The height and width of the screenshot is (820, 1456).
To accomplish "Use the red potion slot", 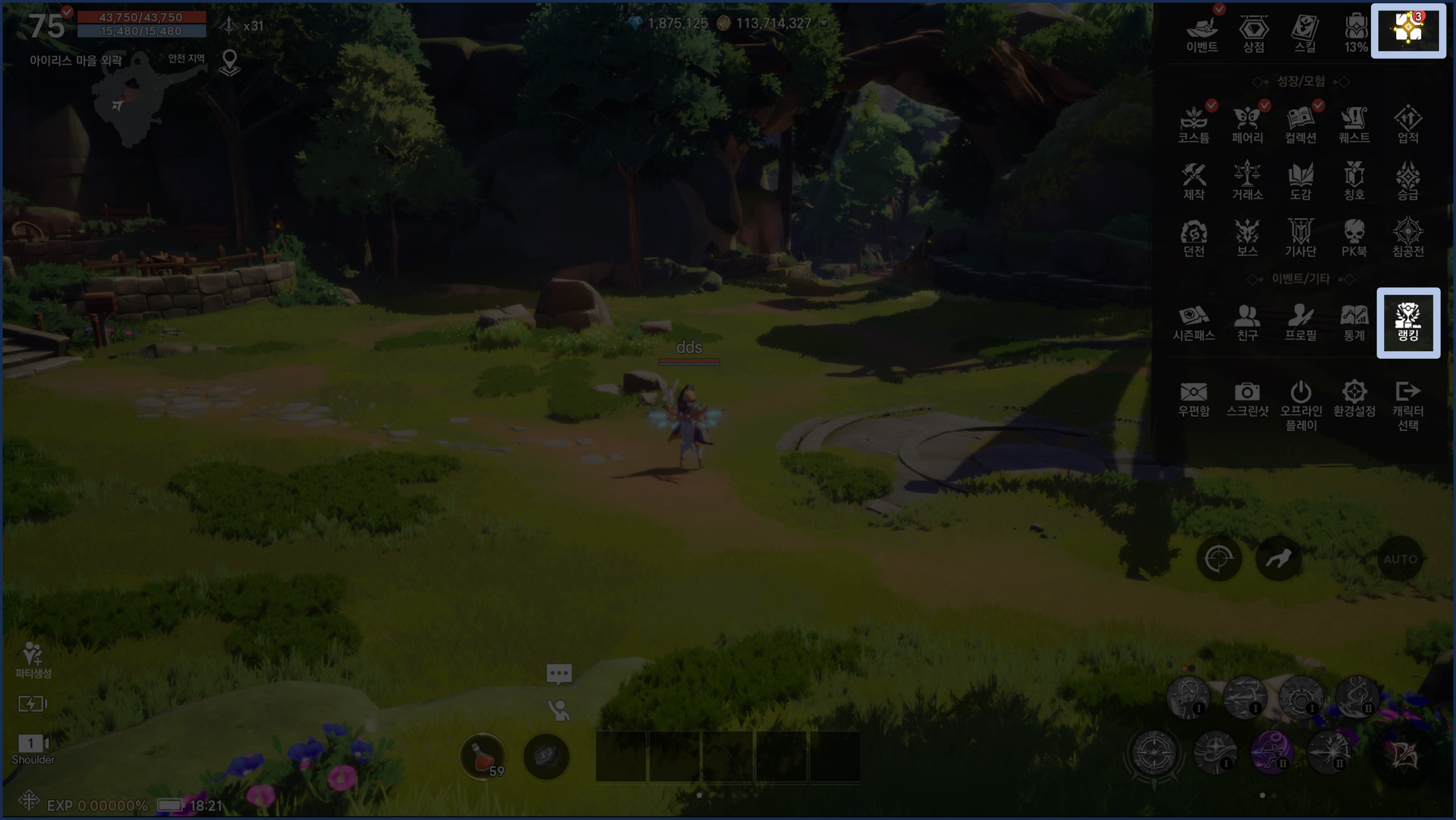I will [x=482, y=757].
